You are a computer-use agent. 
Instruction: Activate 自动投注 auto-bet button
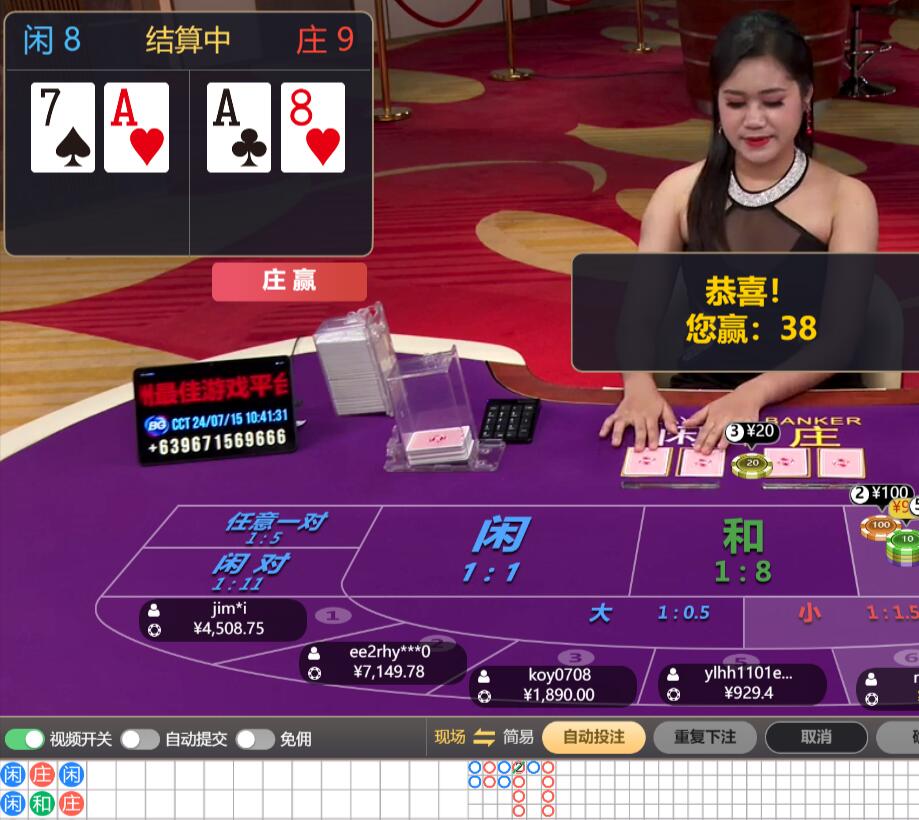594,737
